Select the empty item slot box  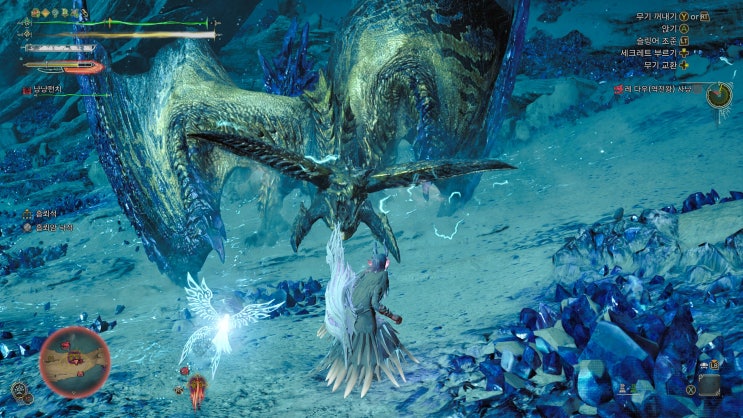(710, 385)
